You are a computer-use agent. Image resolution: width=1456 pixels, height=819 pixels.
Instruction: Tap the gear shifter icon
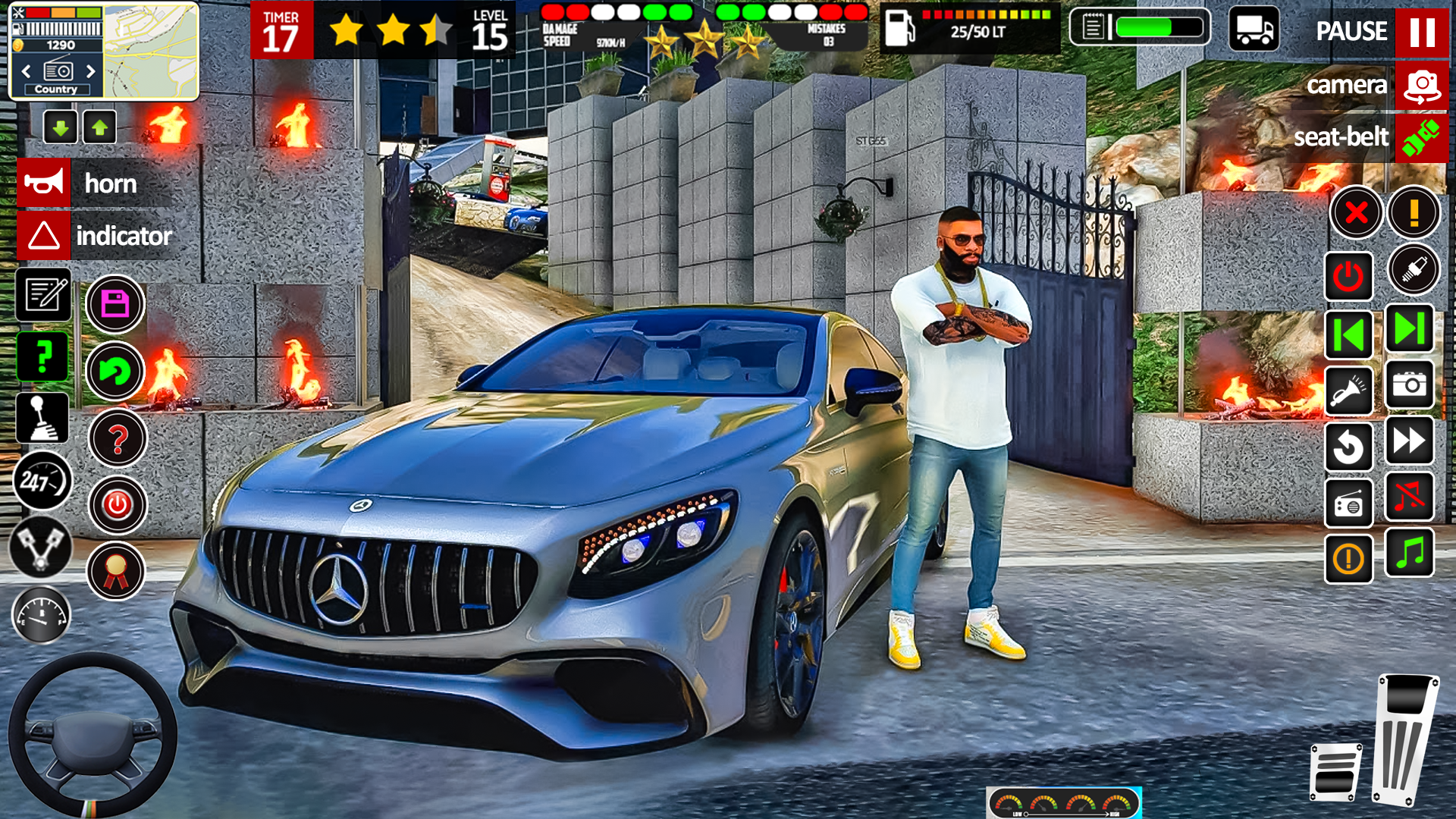pos(42,418)
